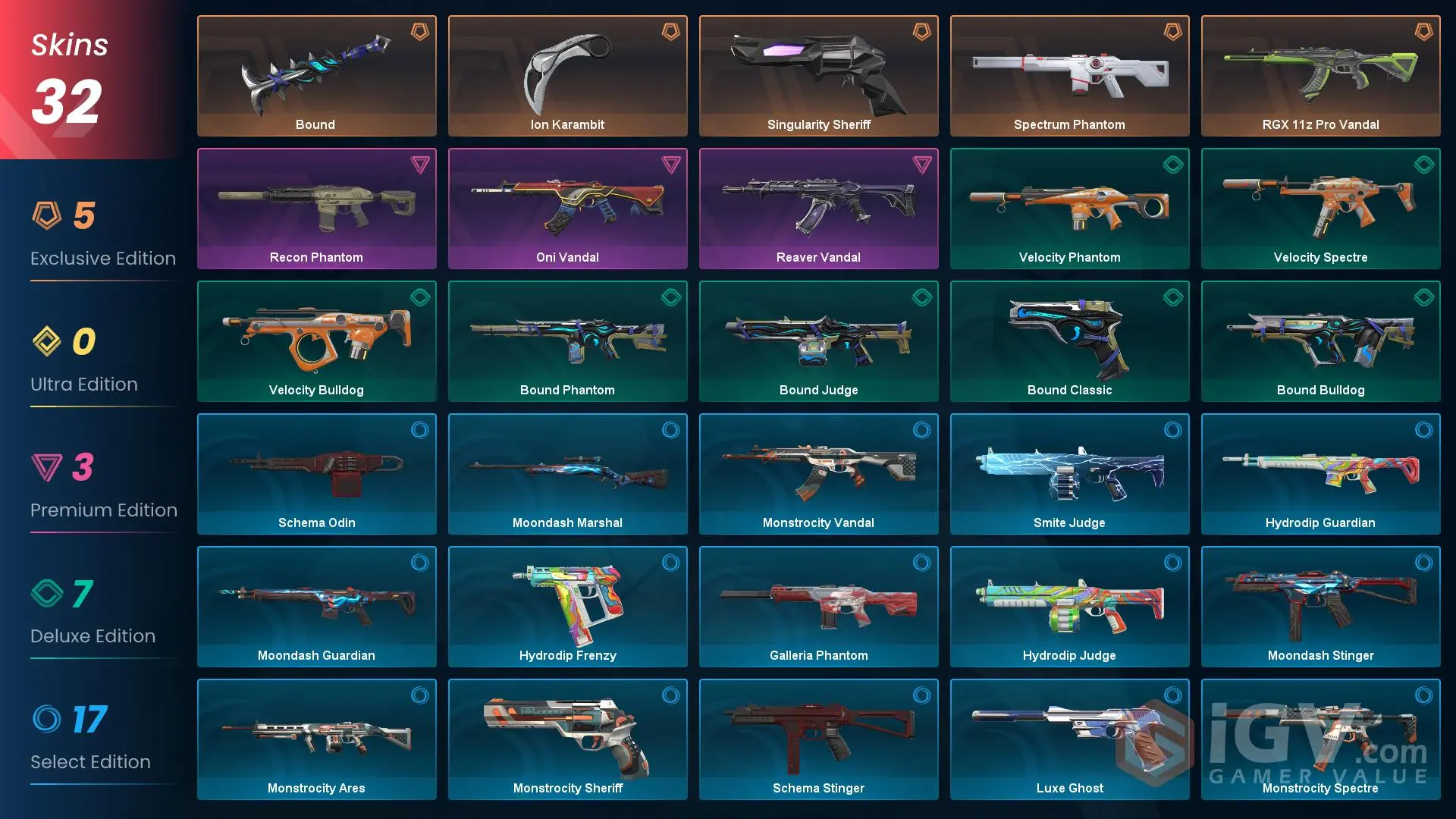Click the deluxe badge on Velocity Spectre card
Viewport: 1456px width, 819px height.
(1425, 164)
